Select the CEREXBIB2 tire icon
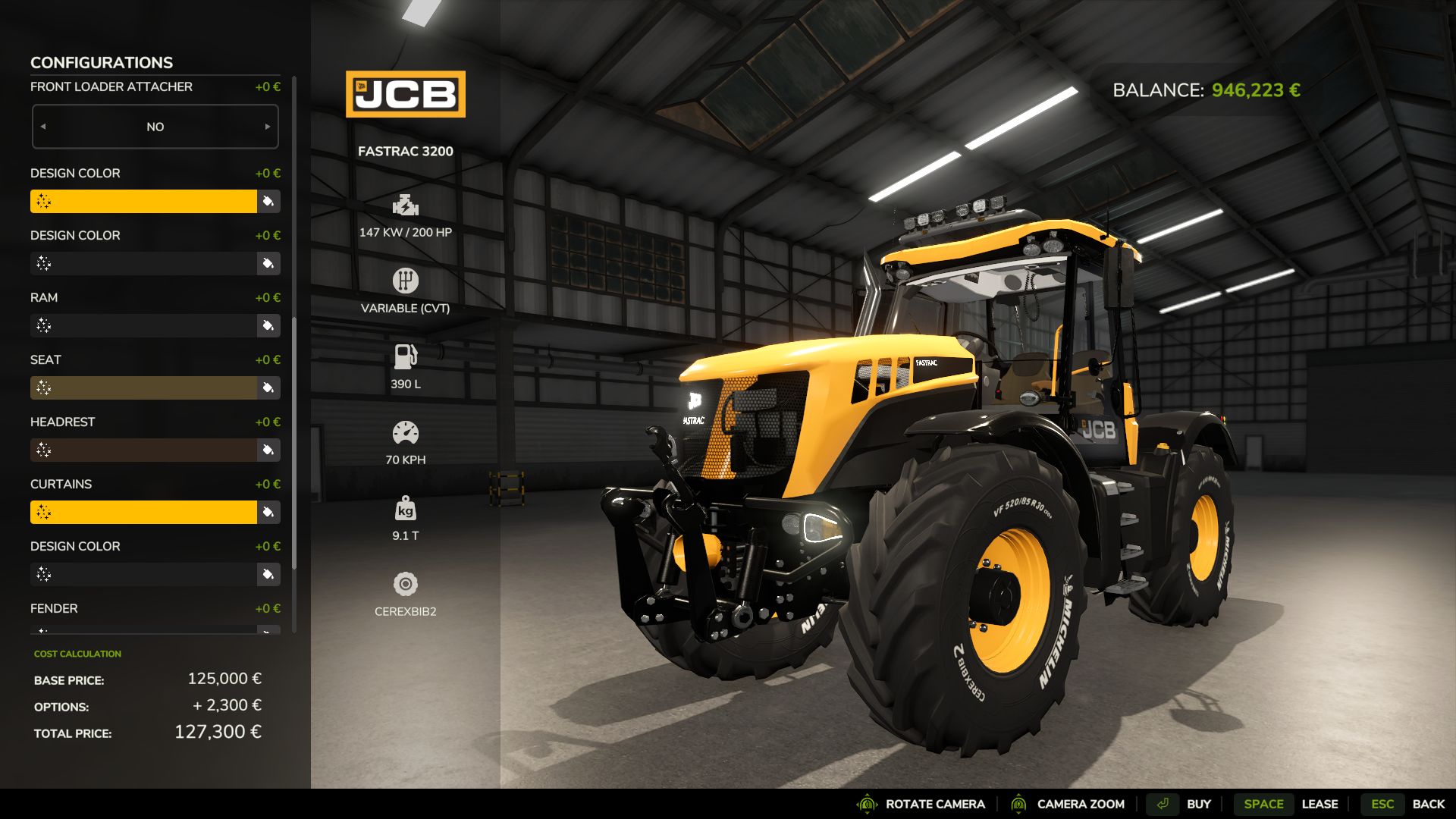The width and height of the screenshot is (1456, 819). [406, 585]
